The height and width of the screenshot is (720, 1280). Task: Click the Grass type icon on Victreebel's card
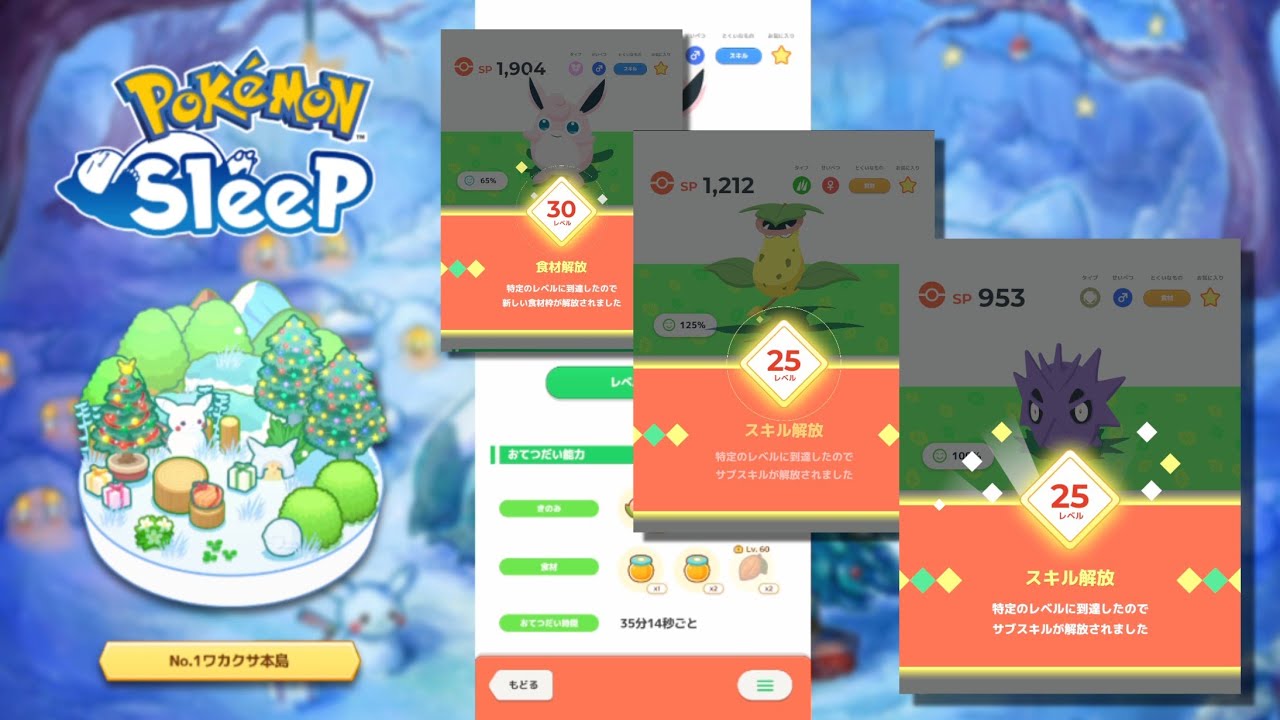(801, 185)
